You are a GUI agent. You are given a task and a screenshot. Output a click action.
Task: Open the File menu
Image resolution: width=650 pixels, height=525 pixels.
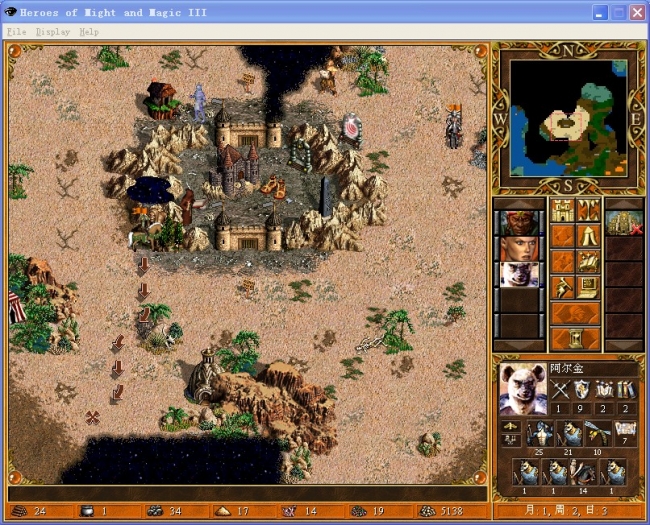(x=16, y=32)
